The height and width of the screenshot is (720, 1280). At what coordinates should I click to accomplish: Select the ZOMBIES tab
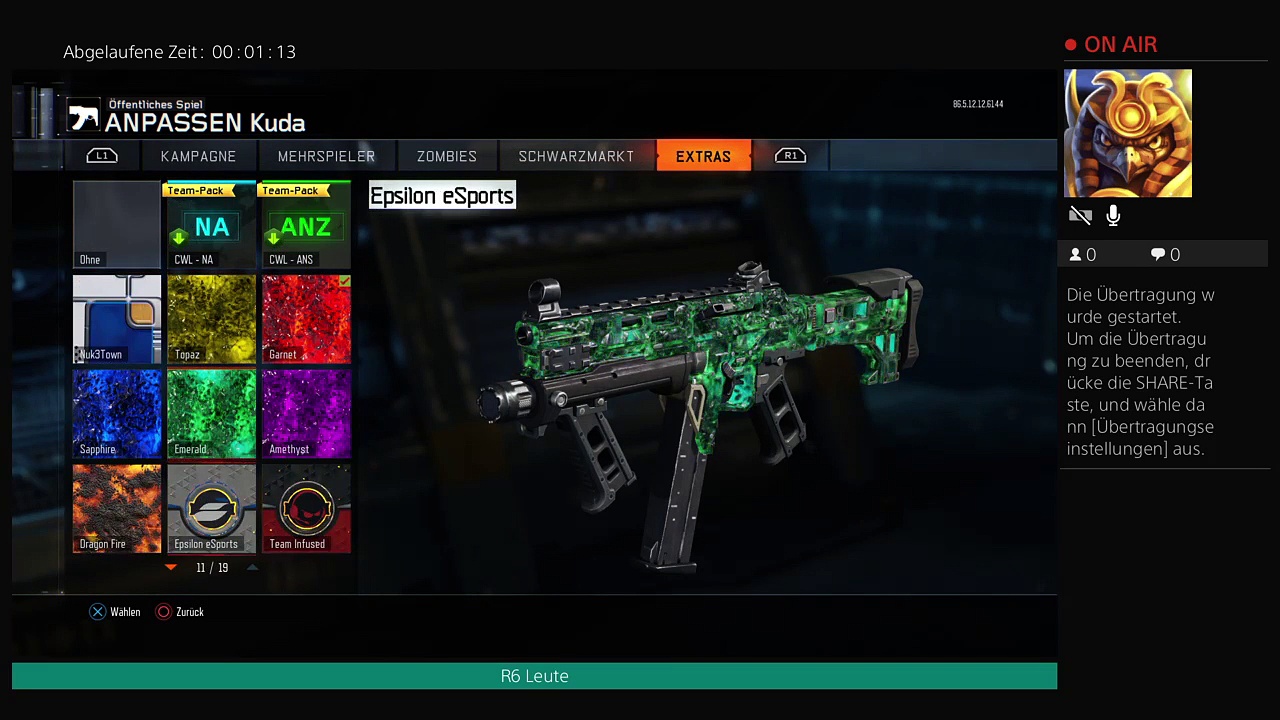[446, 156]
